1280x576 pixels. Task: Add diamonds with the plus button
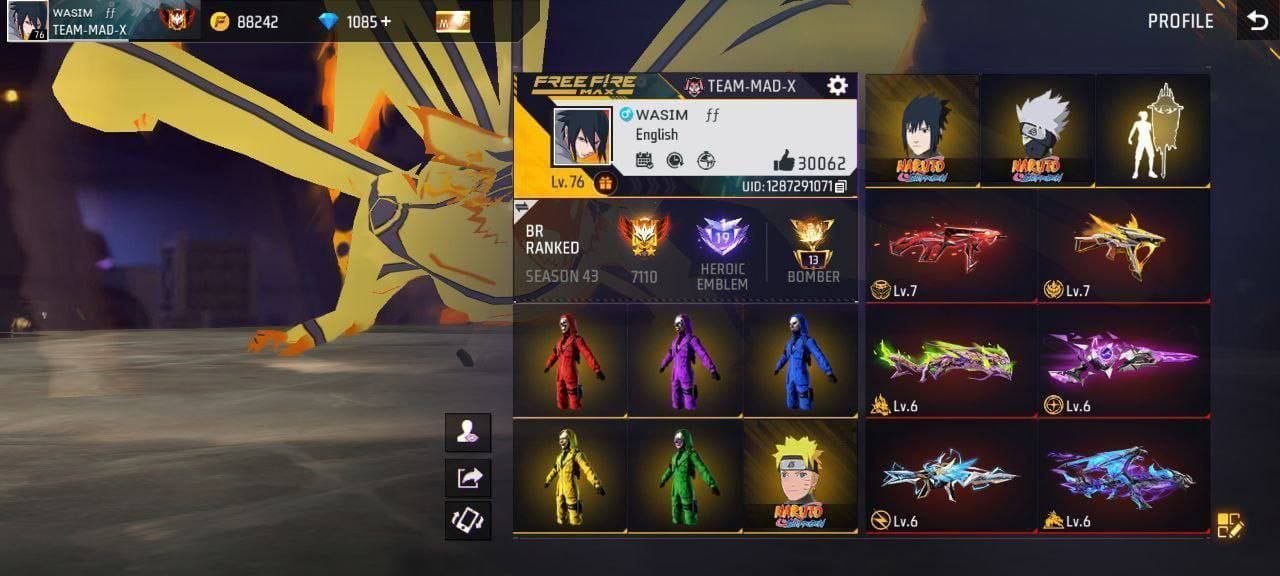pyautogui.click(x=386, y=21)
